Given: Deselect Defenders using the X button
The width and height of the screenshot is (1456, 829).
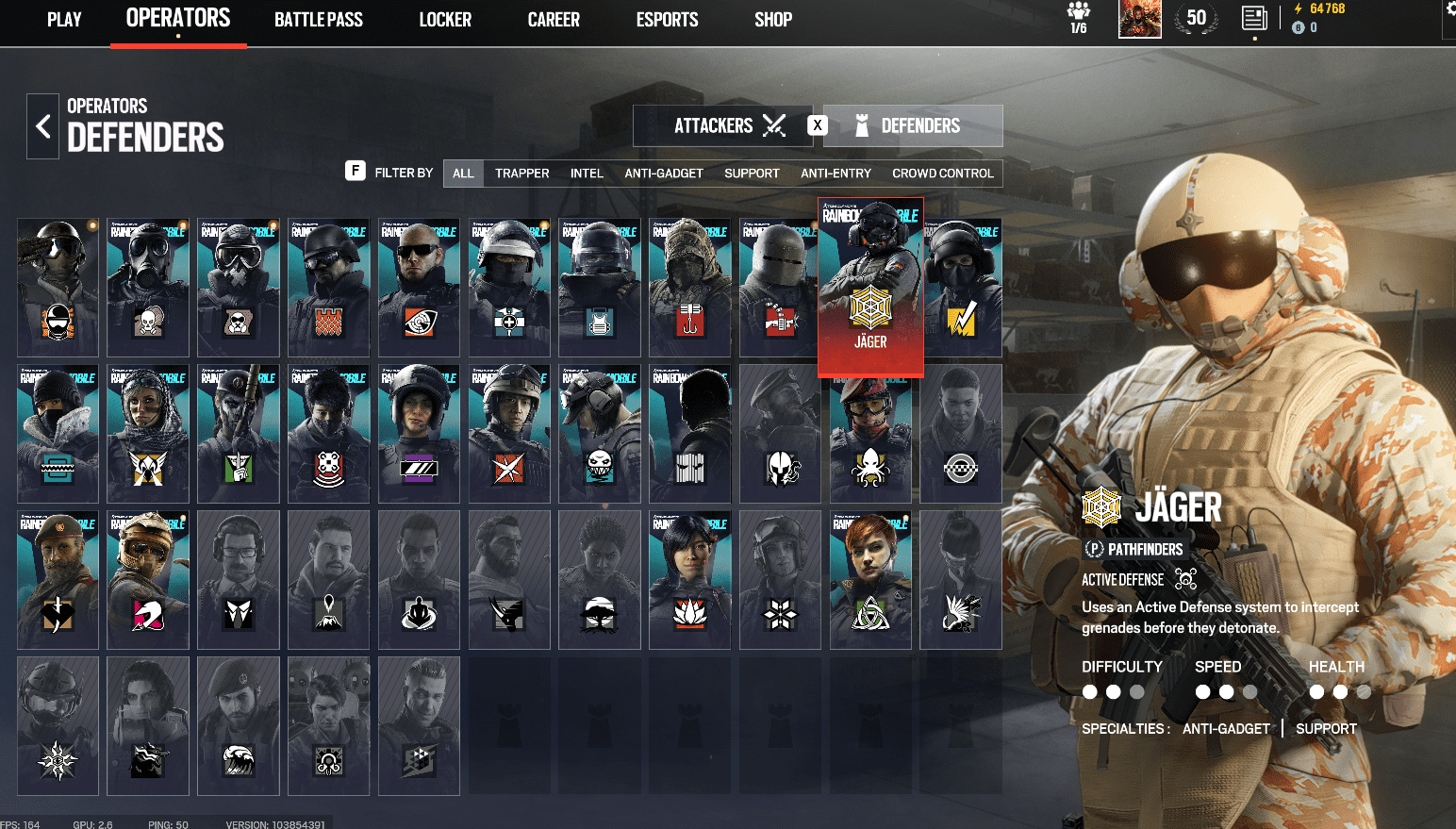Looking at the screenshot, I should (817, 124).
